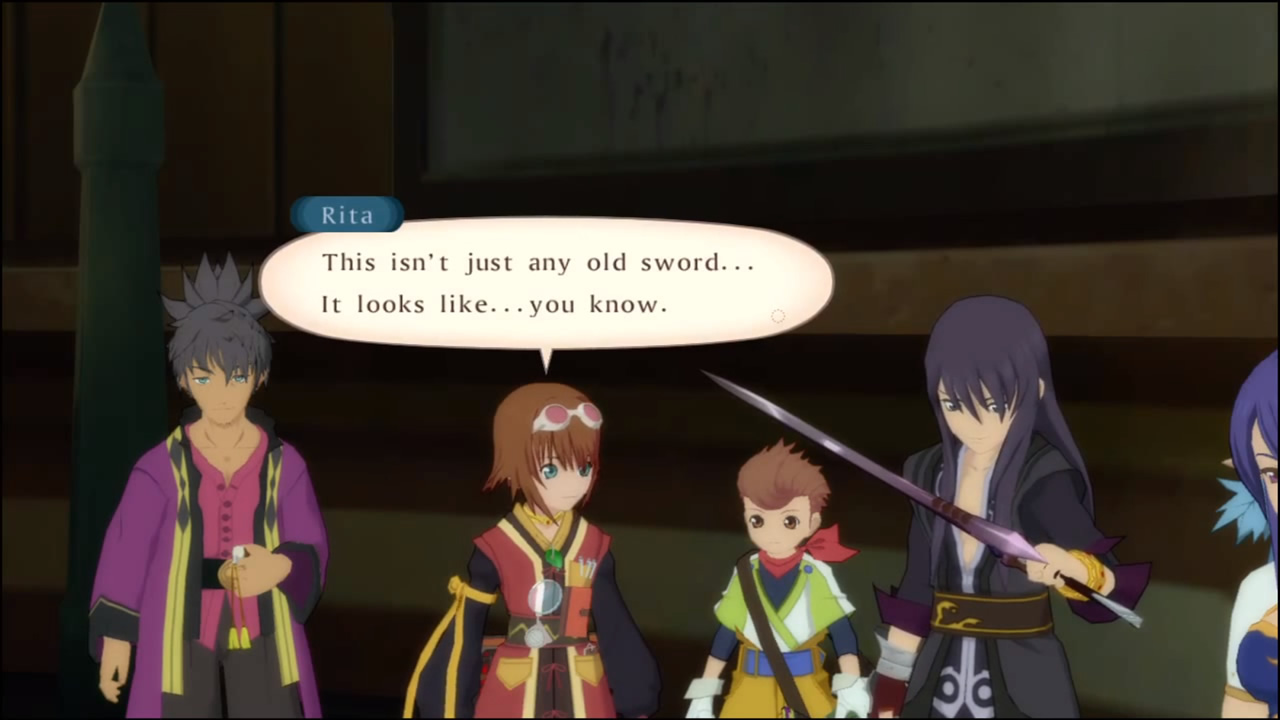This screenshot has height=720, width=1280.
Task: Click the dialogue advance indicator dot
Action: [778, 316]
